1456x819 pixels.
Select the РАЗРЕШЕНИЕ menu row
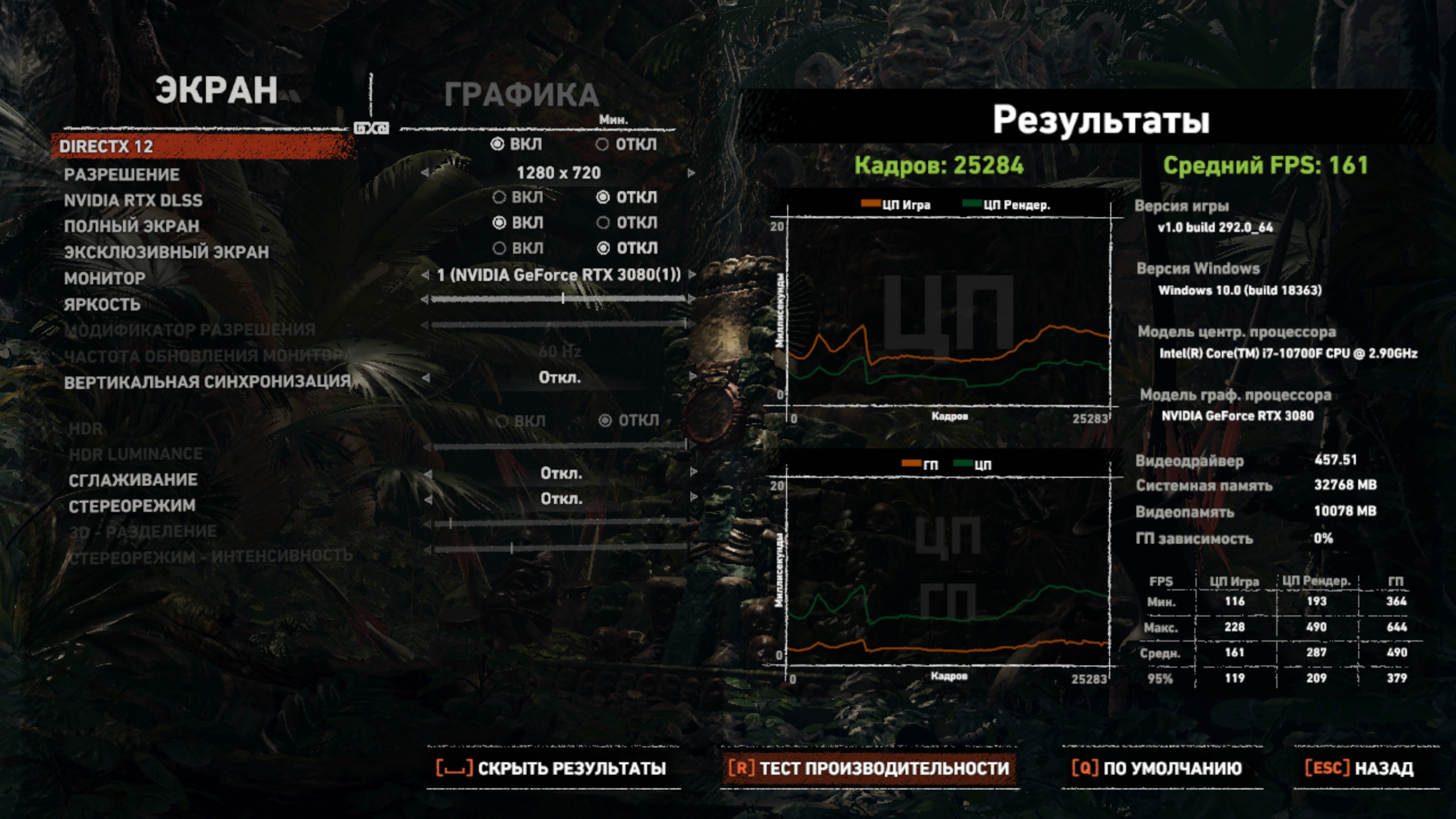[x=122, y=175]
